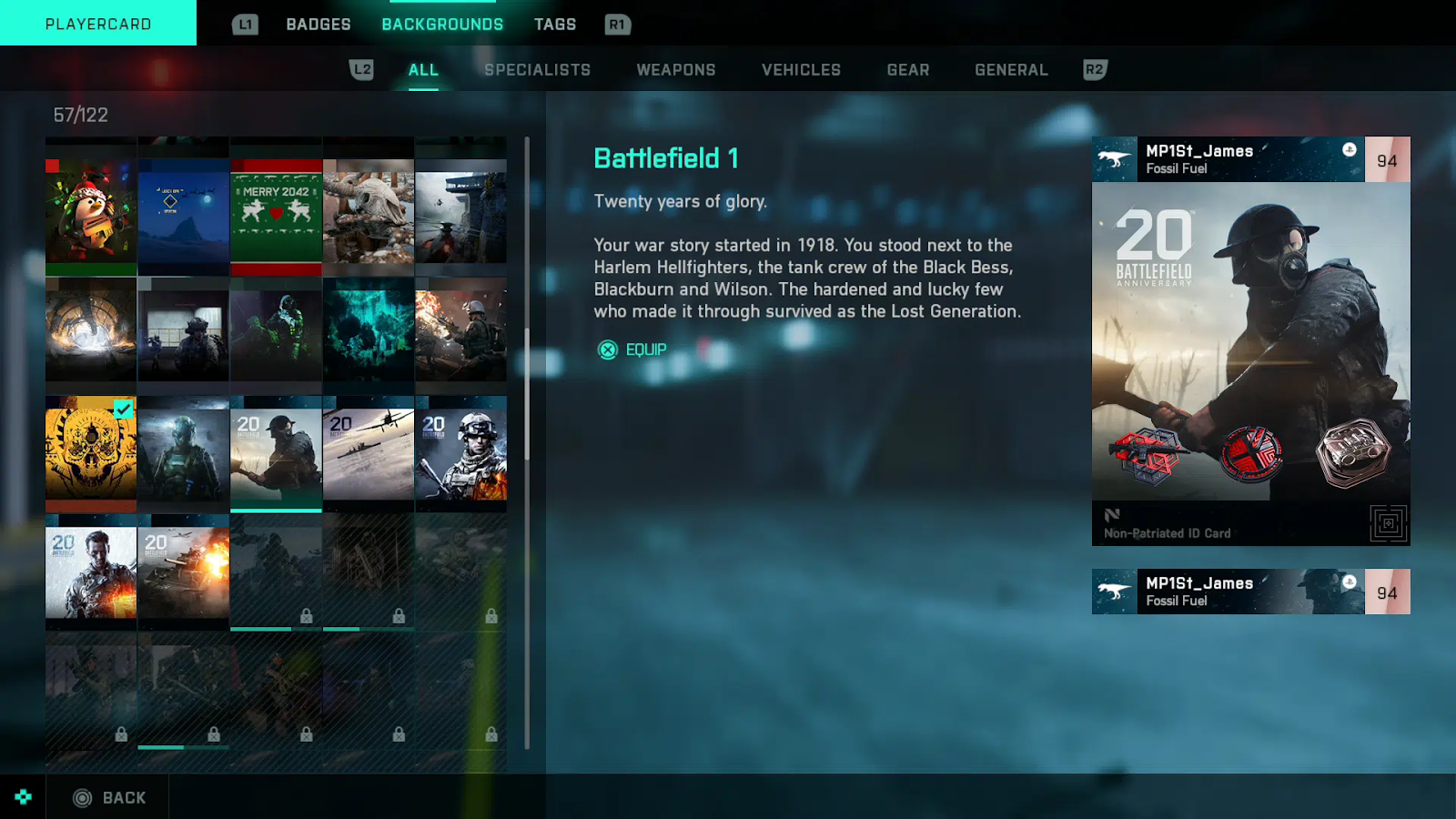Pick the yellow skull background
Image resolution: width=1456 pixels, height=819 pixels.
(x=91, y=452)
